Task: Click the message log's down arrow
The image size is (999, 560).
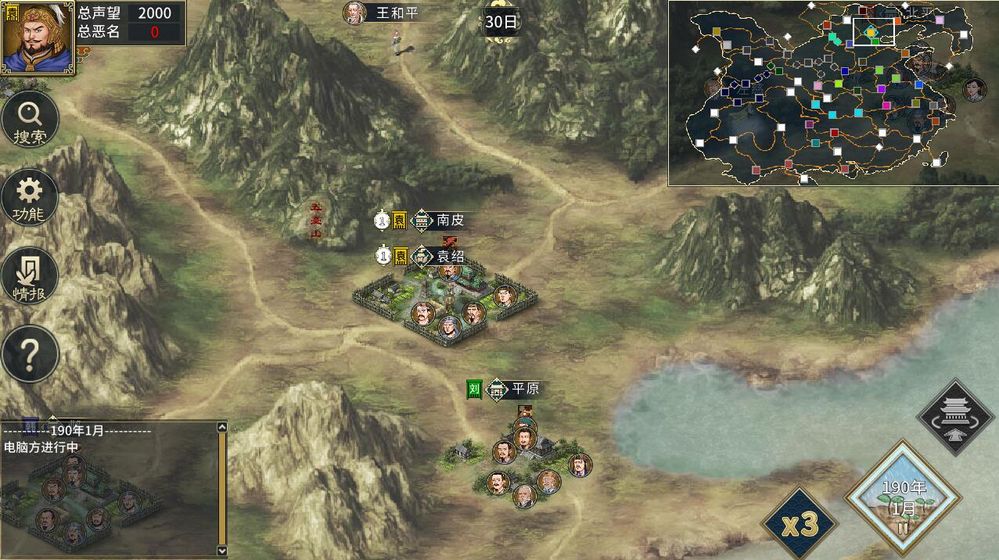Action: point(222,550)
